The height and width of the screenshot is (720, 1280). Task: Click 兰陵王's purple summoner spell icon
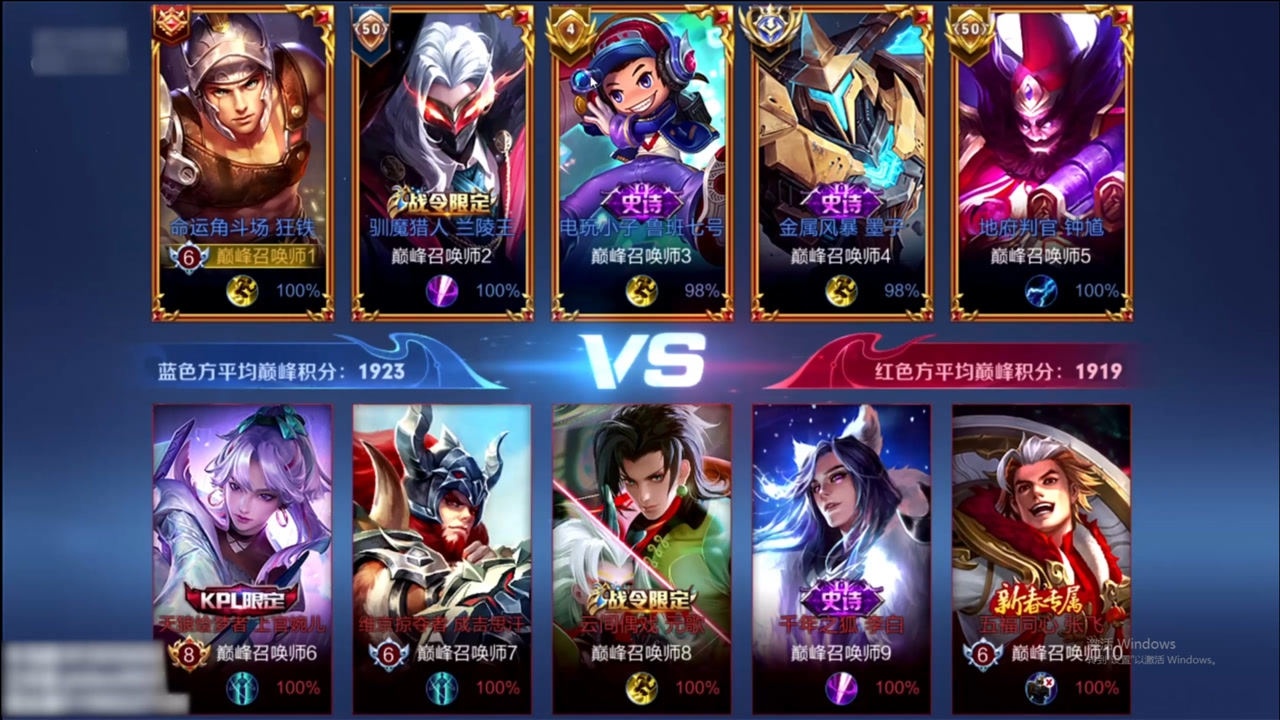point(442,291)
